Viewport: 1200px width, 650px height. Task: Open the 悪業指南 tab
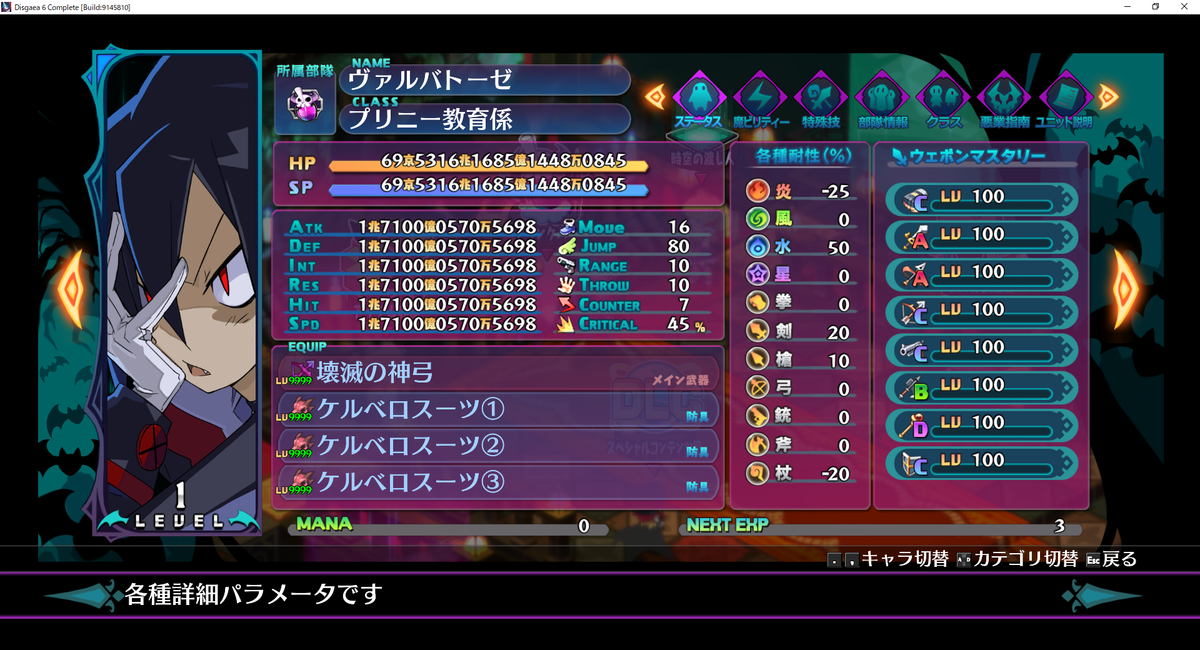click(x=1004, y=98)
